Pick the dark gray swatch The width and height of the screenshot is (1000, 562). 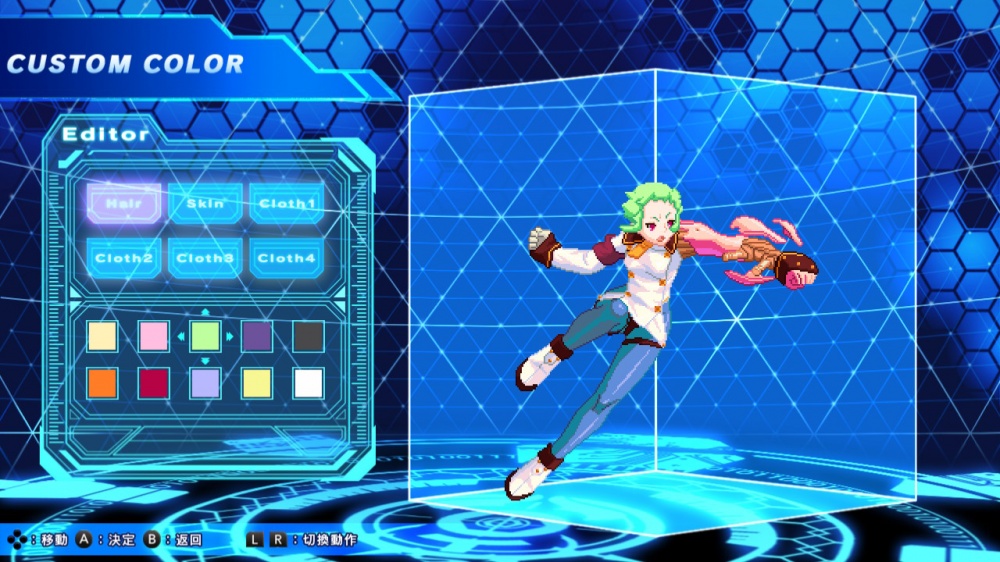click(x=309, y=336)
